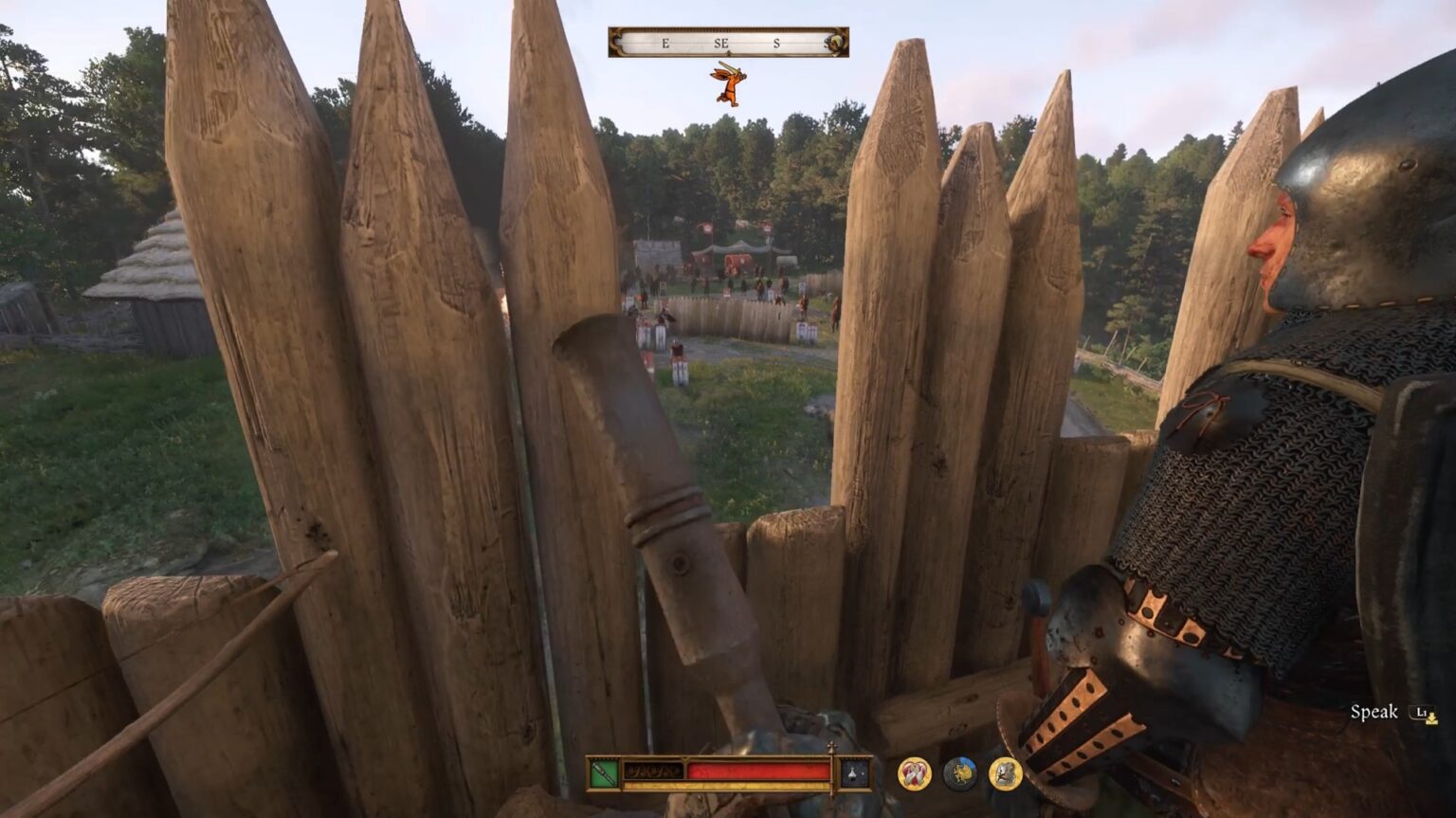Select the SE heading on the compass
Viewport: 1456px width, 818px height.
[x=720, y=42]
